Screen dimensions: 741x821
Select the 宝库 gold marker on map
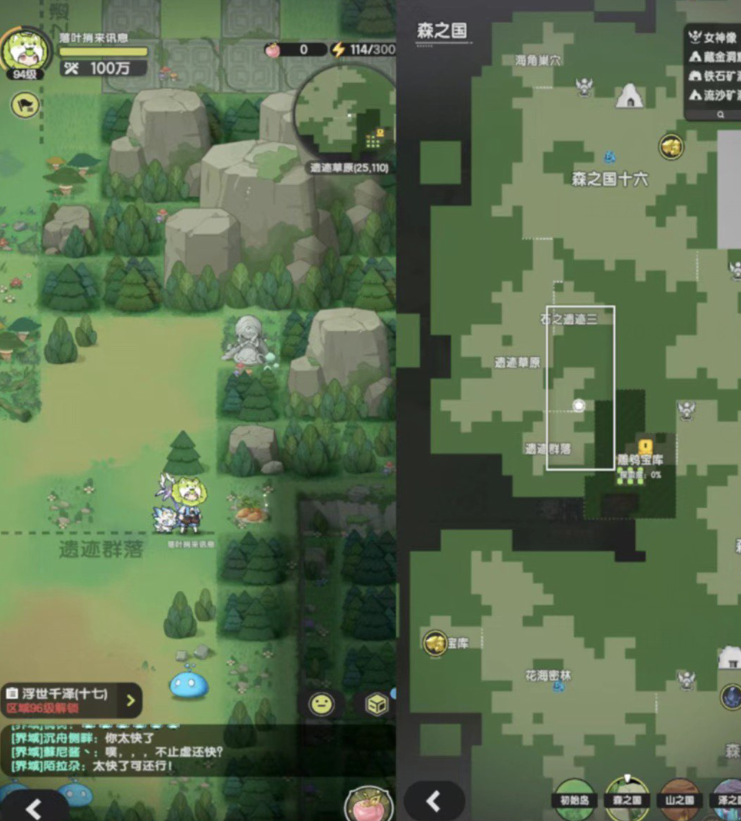[x=436, y=641]
